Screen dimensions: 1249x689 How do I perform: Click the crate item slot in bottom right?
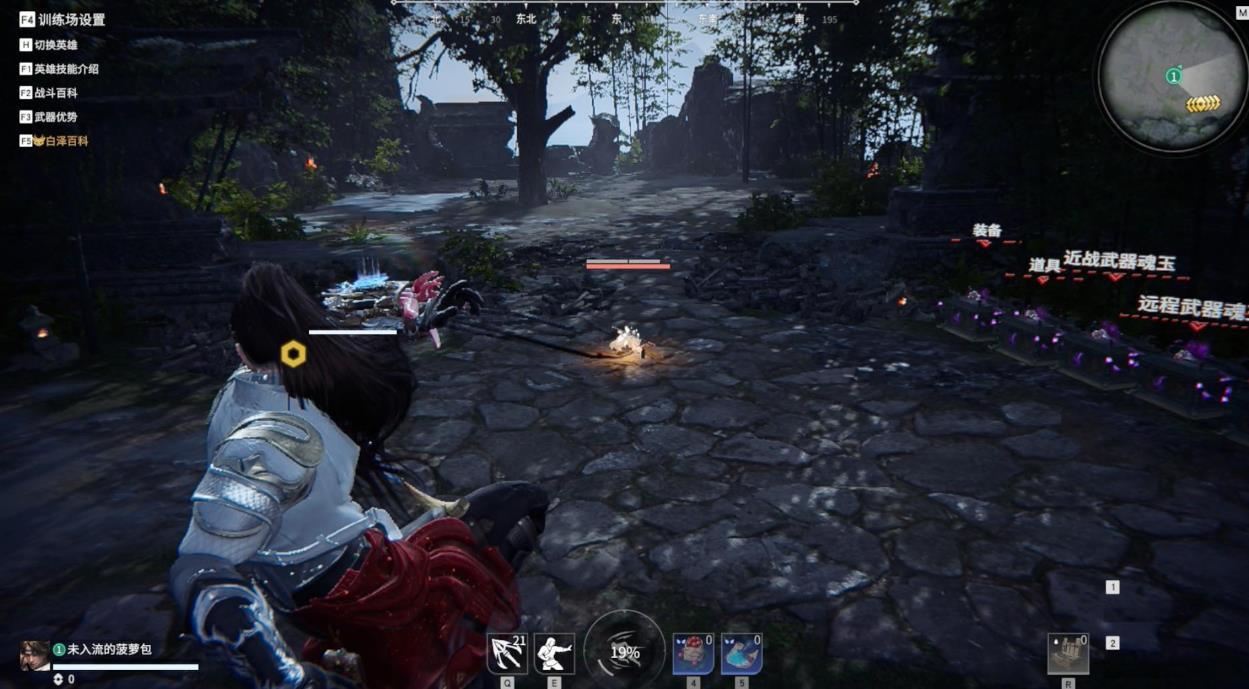[1068, 653]
